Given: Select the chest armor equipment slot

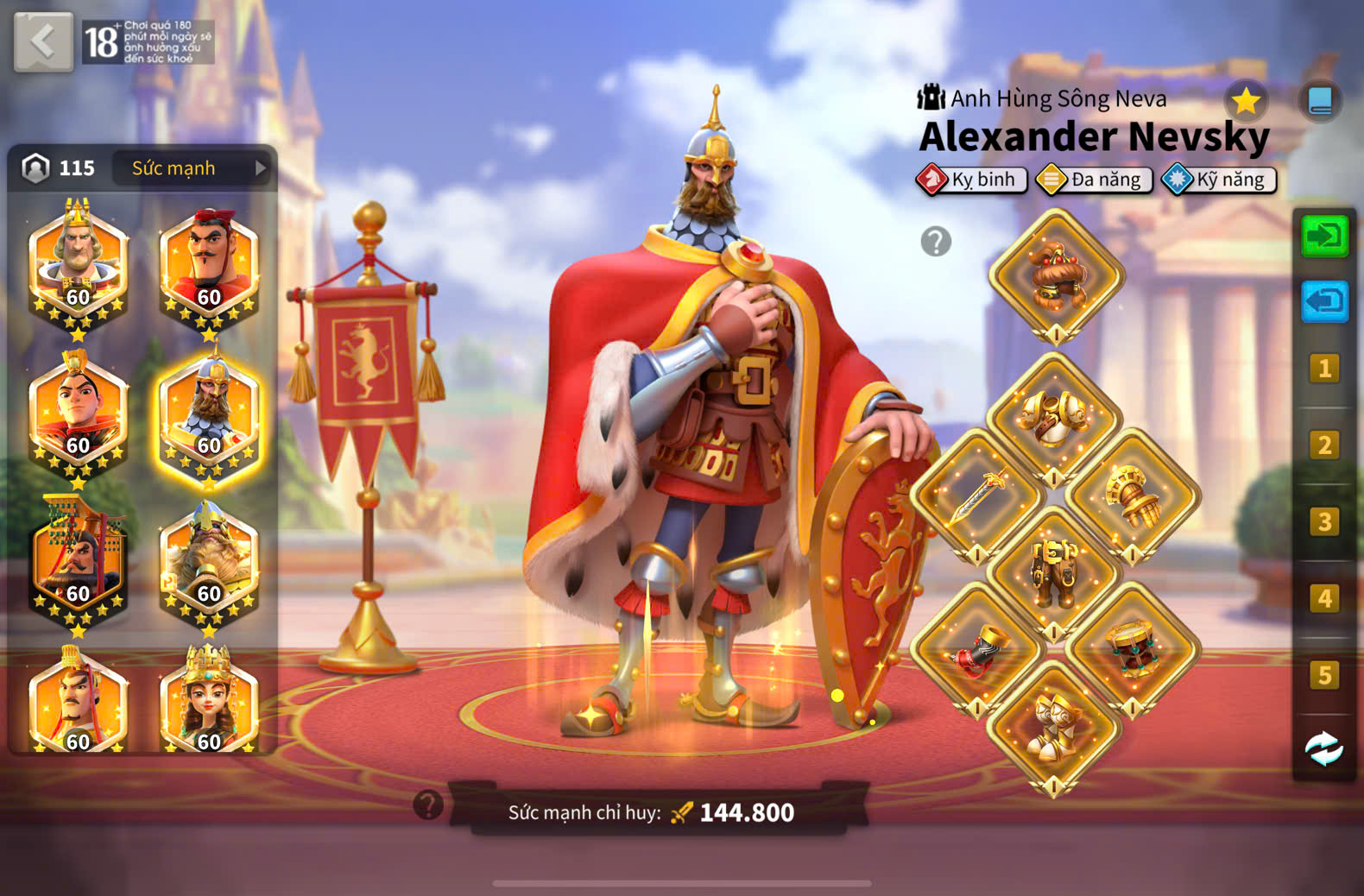Looking at the screenshot, I should pyautogui.click(x=1054, y=418).
